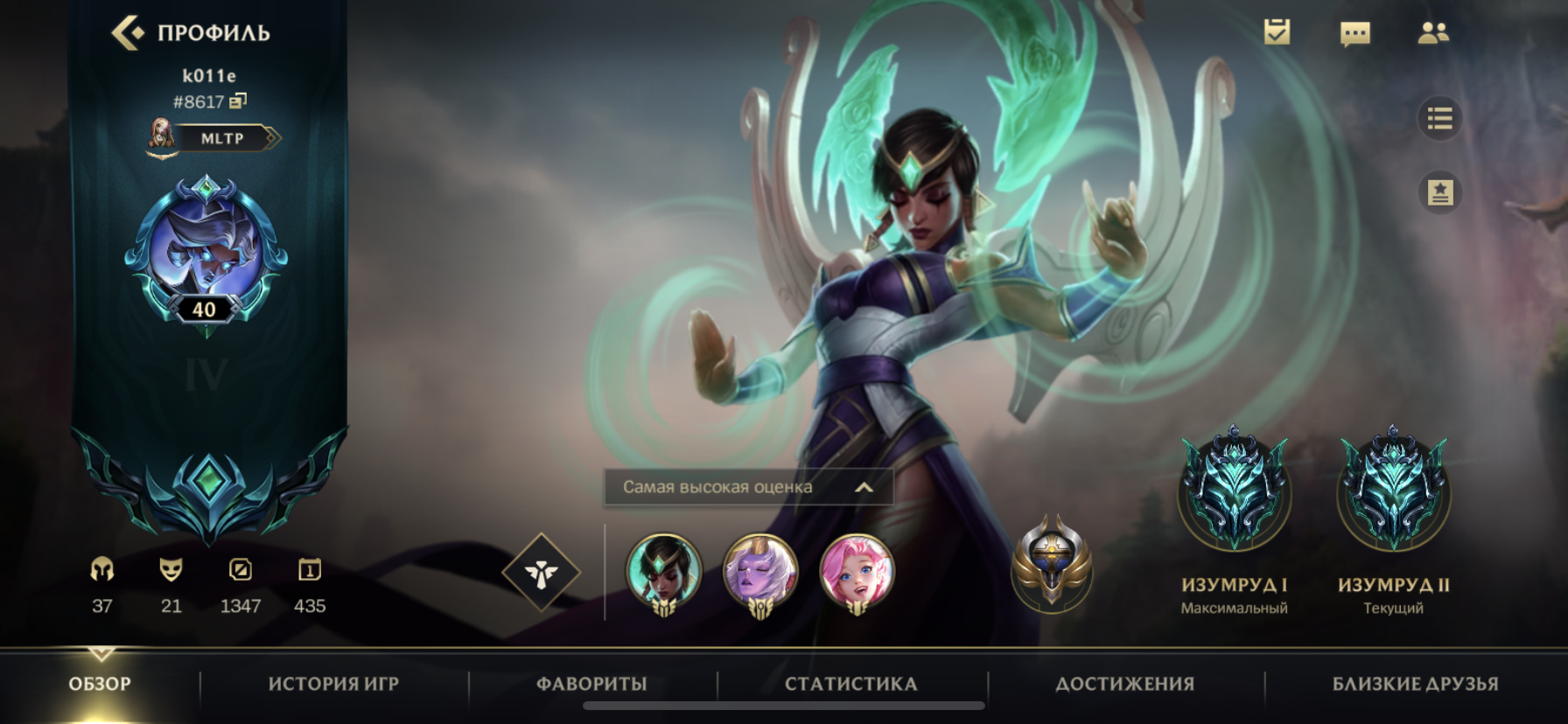Go back using the Профиль arrow

click(x=128, y=33)
